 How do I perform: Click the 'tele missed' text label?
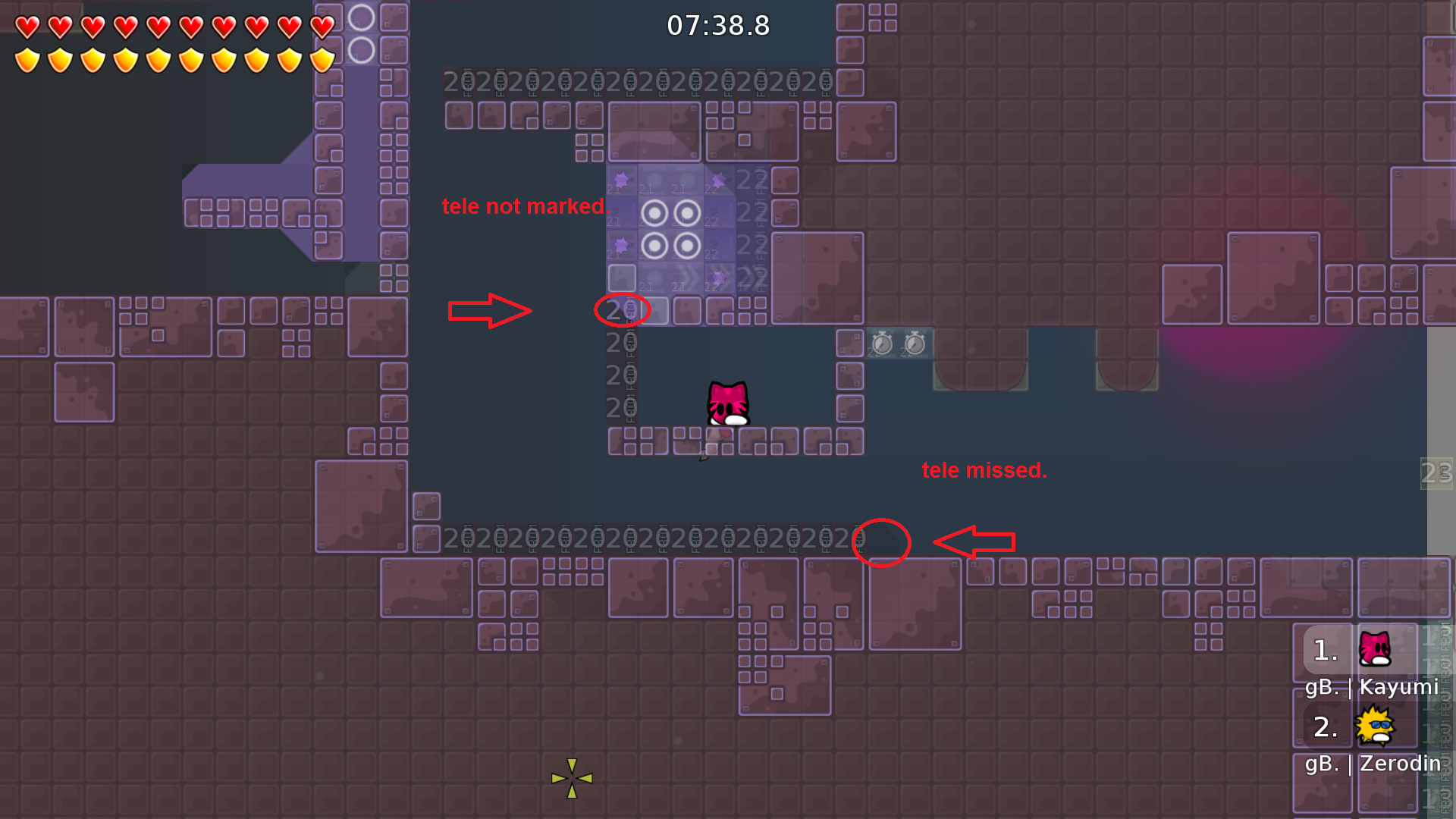984,470
